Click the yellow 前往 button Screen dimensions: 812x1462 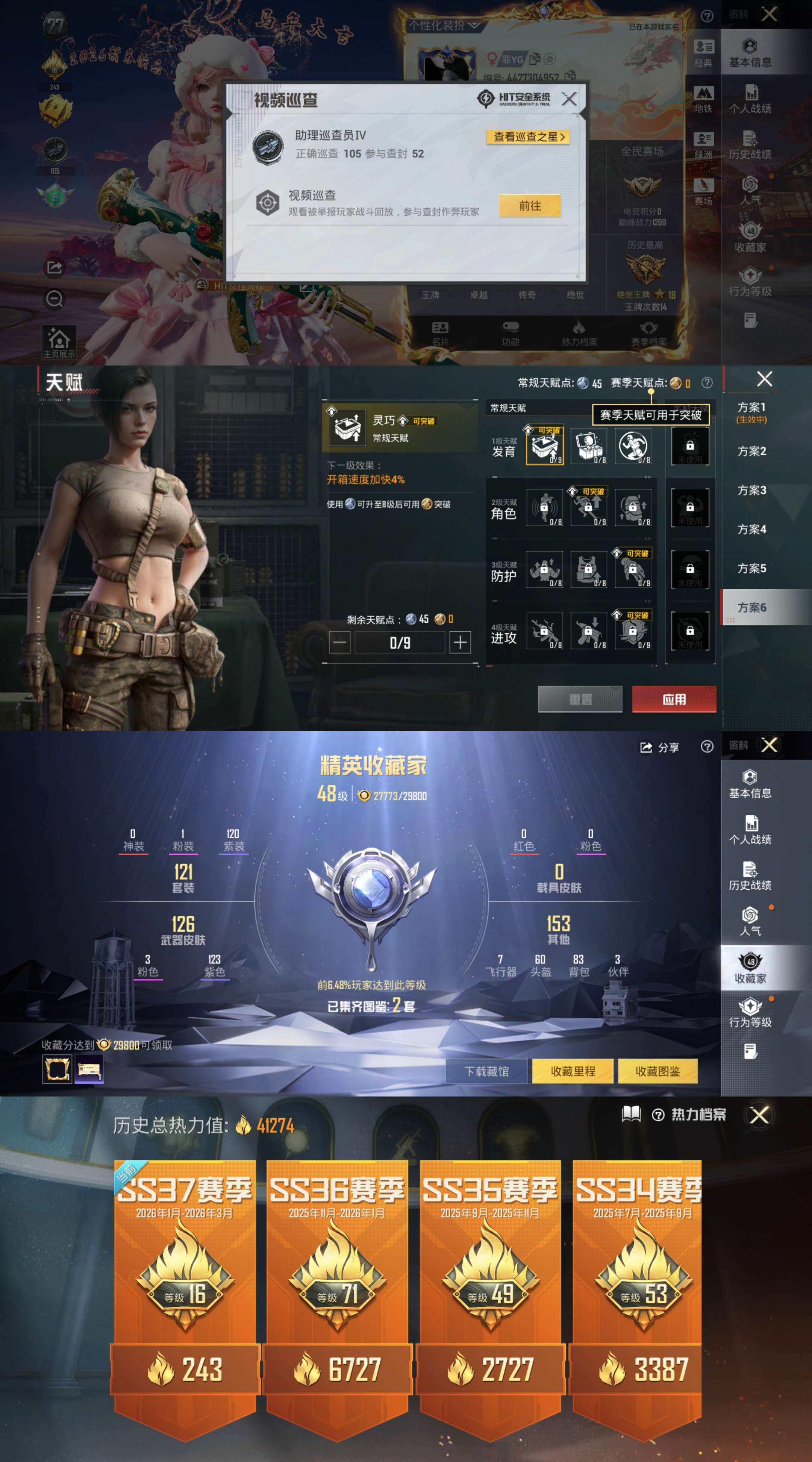tap(529, 205)
